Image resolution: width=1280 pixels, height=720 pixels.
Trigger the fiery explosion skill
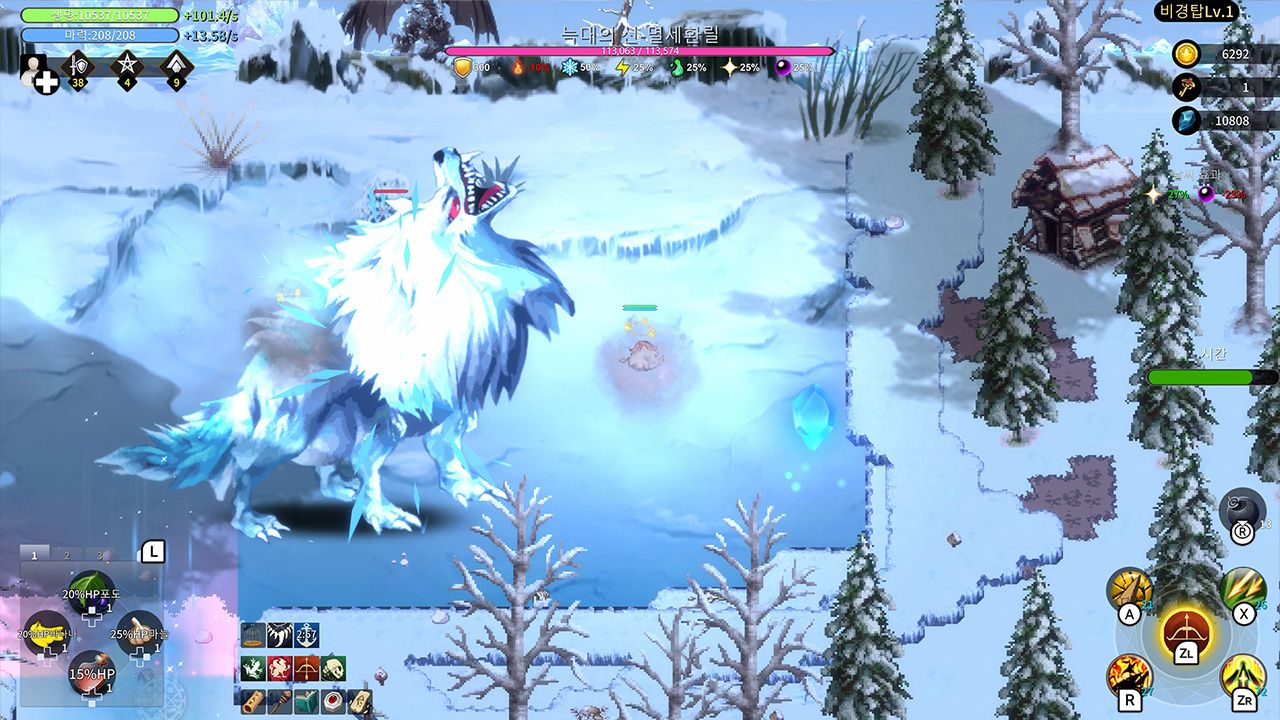(x=1129, y=676)
